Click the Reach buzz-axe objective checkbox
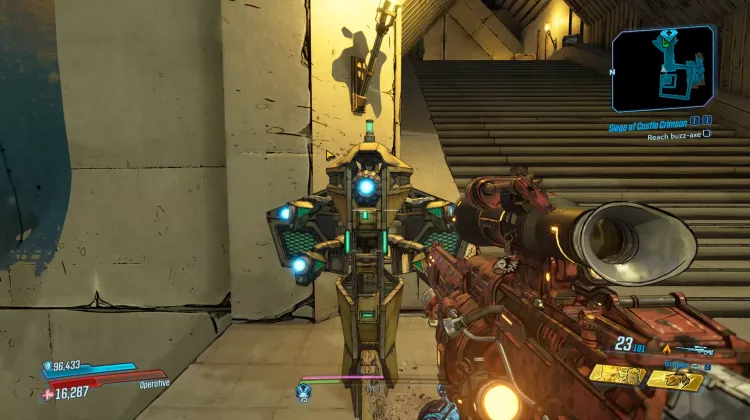 pyautogui.click(x=707, y=133)
